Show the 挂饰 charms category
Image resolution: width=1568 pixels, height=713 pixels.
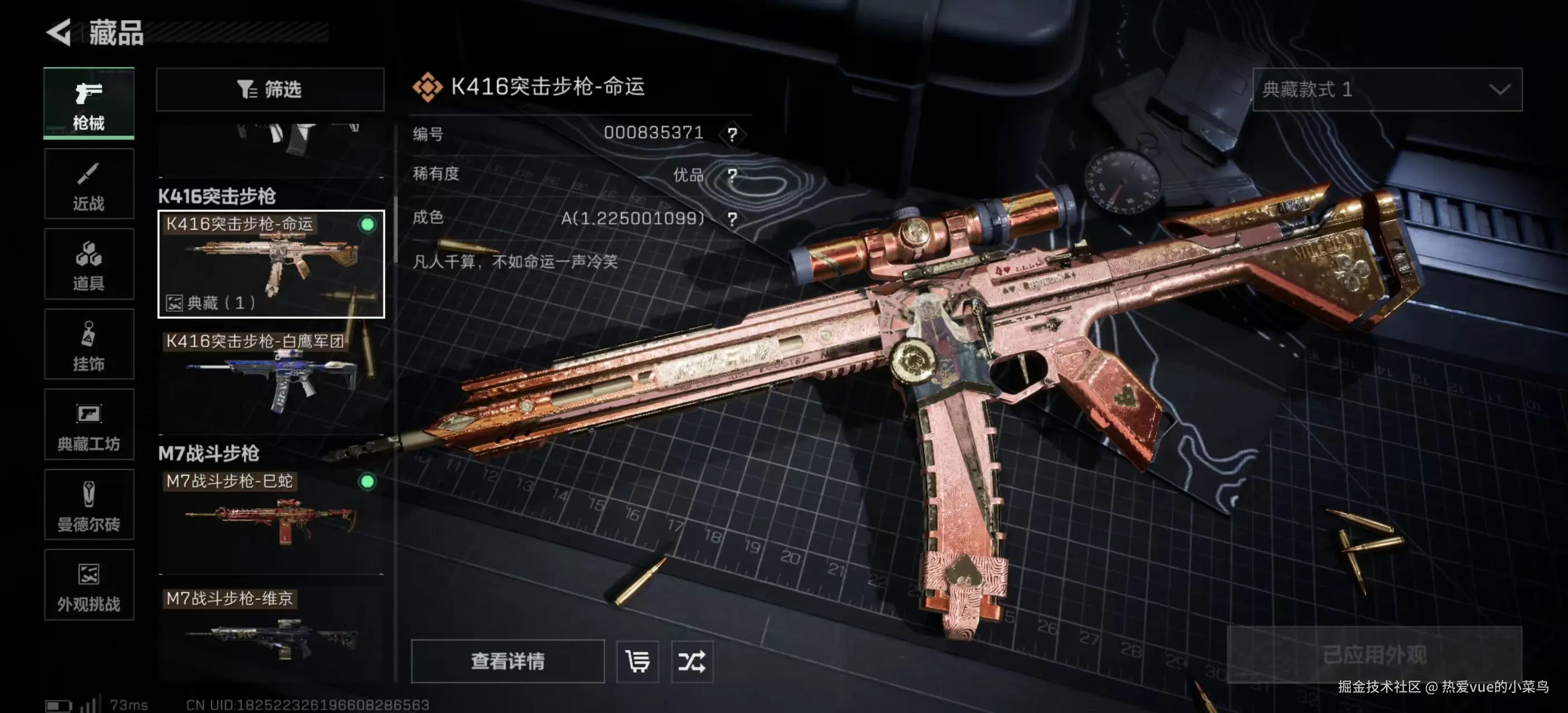(89, 345)
